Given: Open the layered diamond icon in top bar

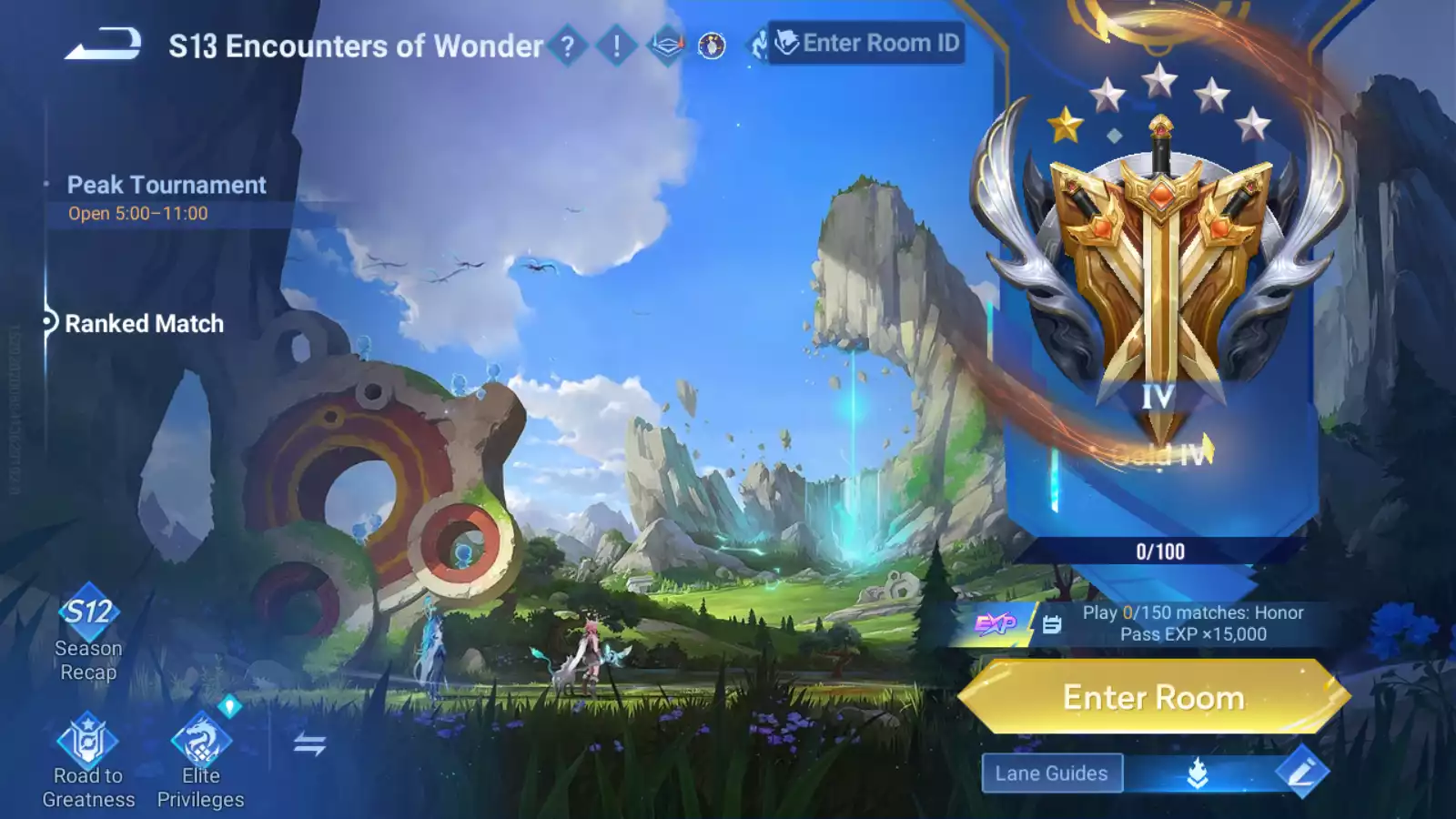Looking at the screenshot, I should [x=666, y=45].
